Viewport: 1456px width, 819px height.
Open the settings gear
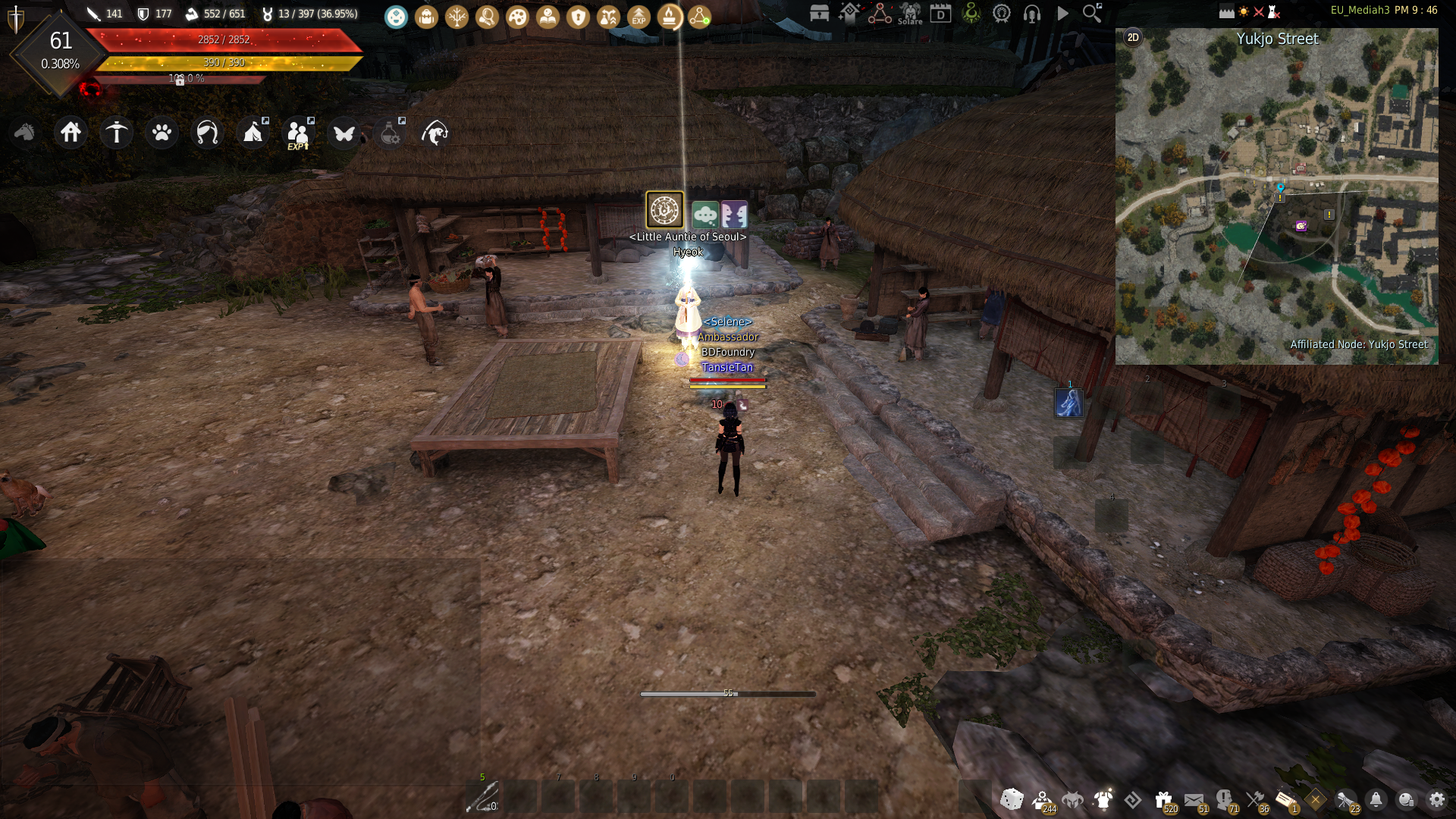point(1436,799)
